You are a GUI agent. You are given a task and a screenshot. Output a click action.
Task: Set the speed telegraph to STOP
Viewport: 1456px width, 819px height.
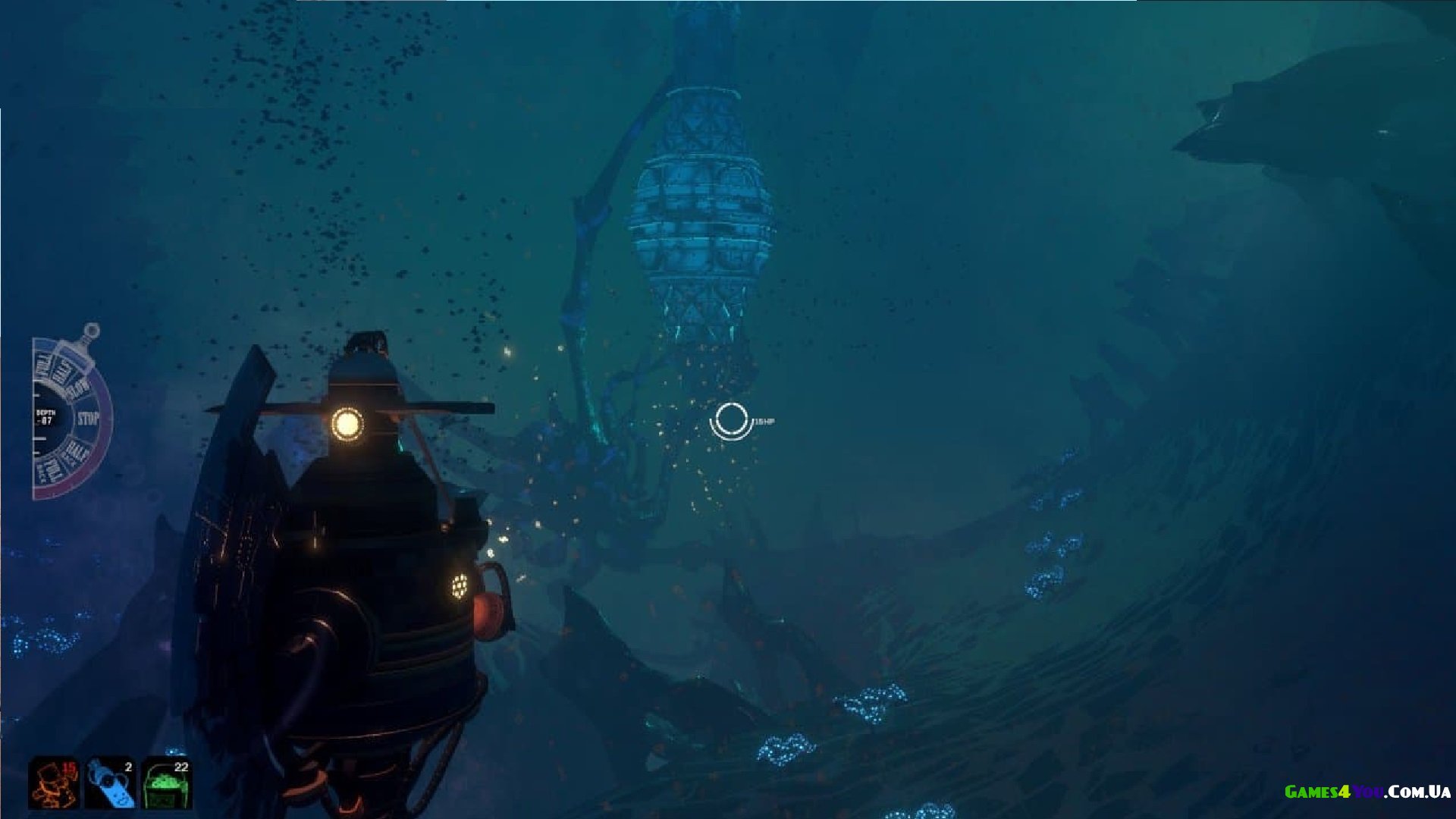click(x=89, y=419)
